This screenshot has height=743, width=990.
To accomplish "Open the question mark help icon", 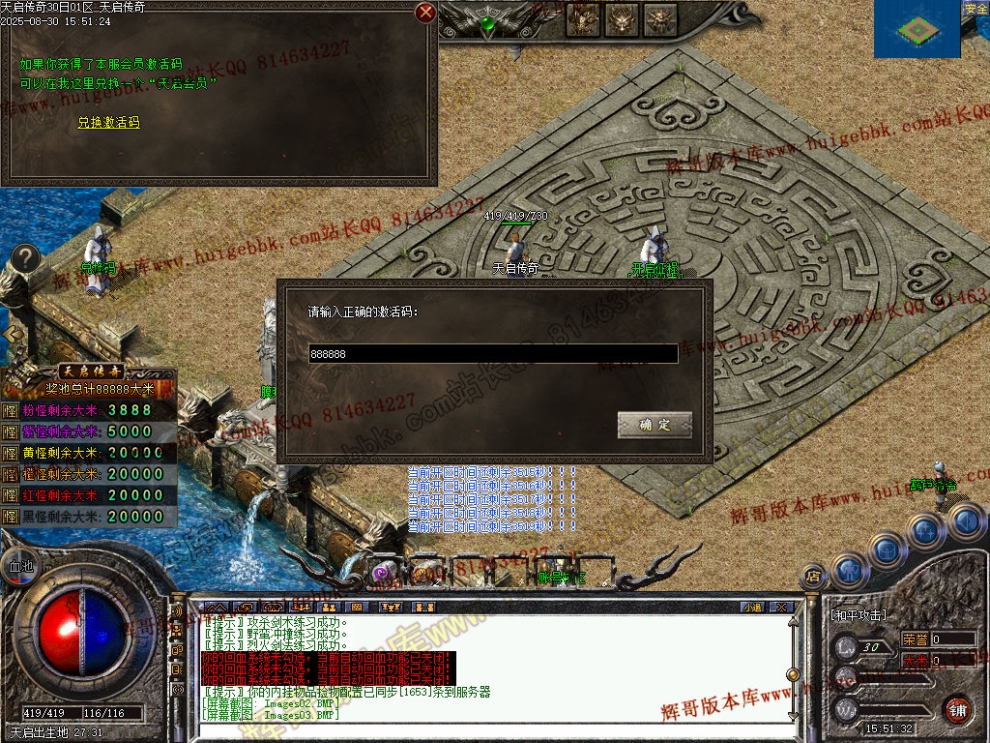I will pyautogui.click(x=26, y=258).
